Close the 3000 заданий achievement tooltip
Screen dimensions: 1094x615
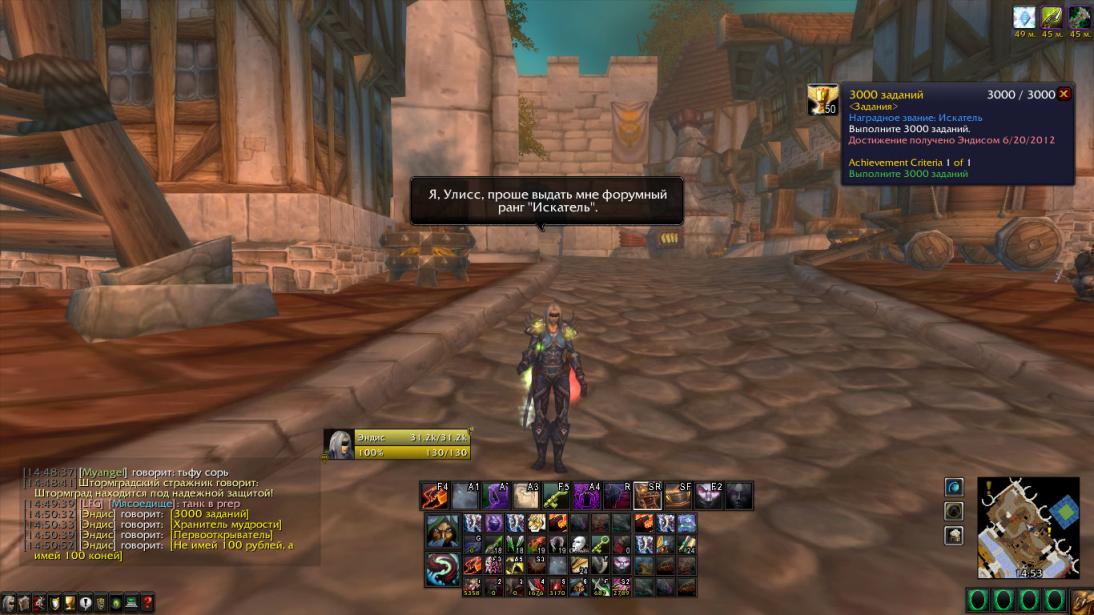coord(1064,94)
